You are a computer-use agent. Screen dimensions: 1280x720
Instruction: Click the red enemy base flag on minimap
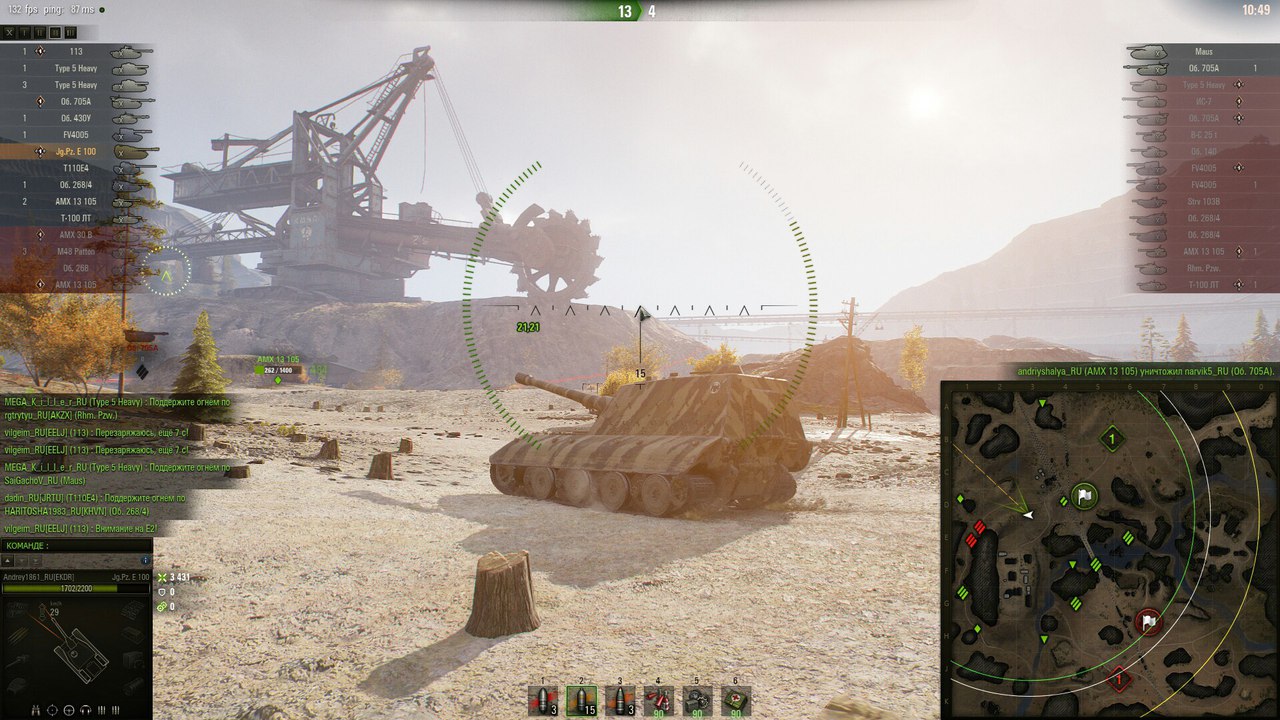point(1148,623)
